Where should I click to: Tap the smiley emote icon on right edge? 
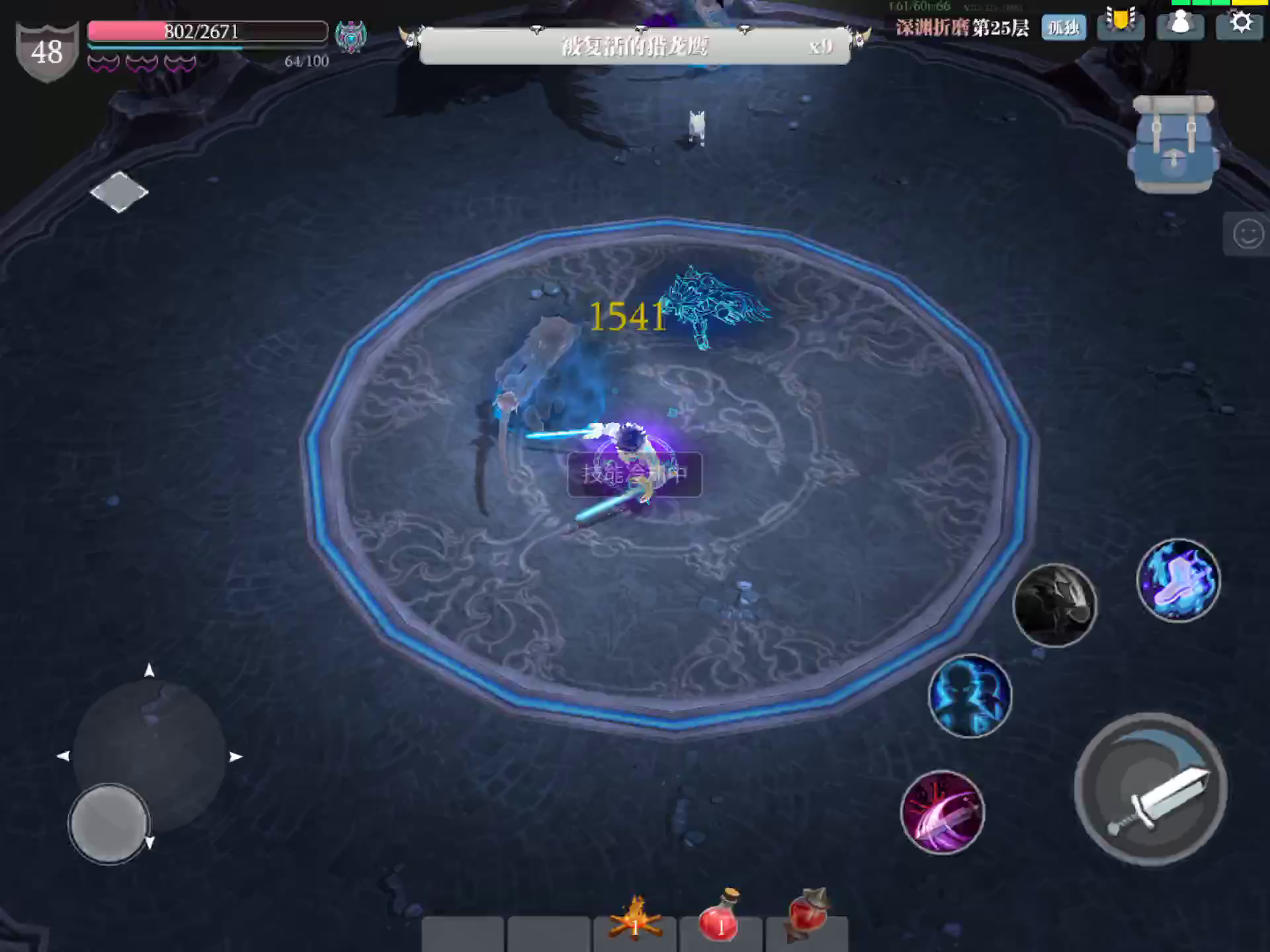(1249, 231)
